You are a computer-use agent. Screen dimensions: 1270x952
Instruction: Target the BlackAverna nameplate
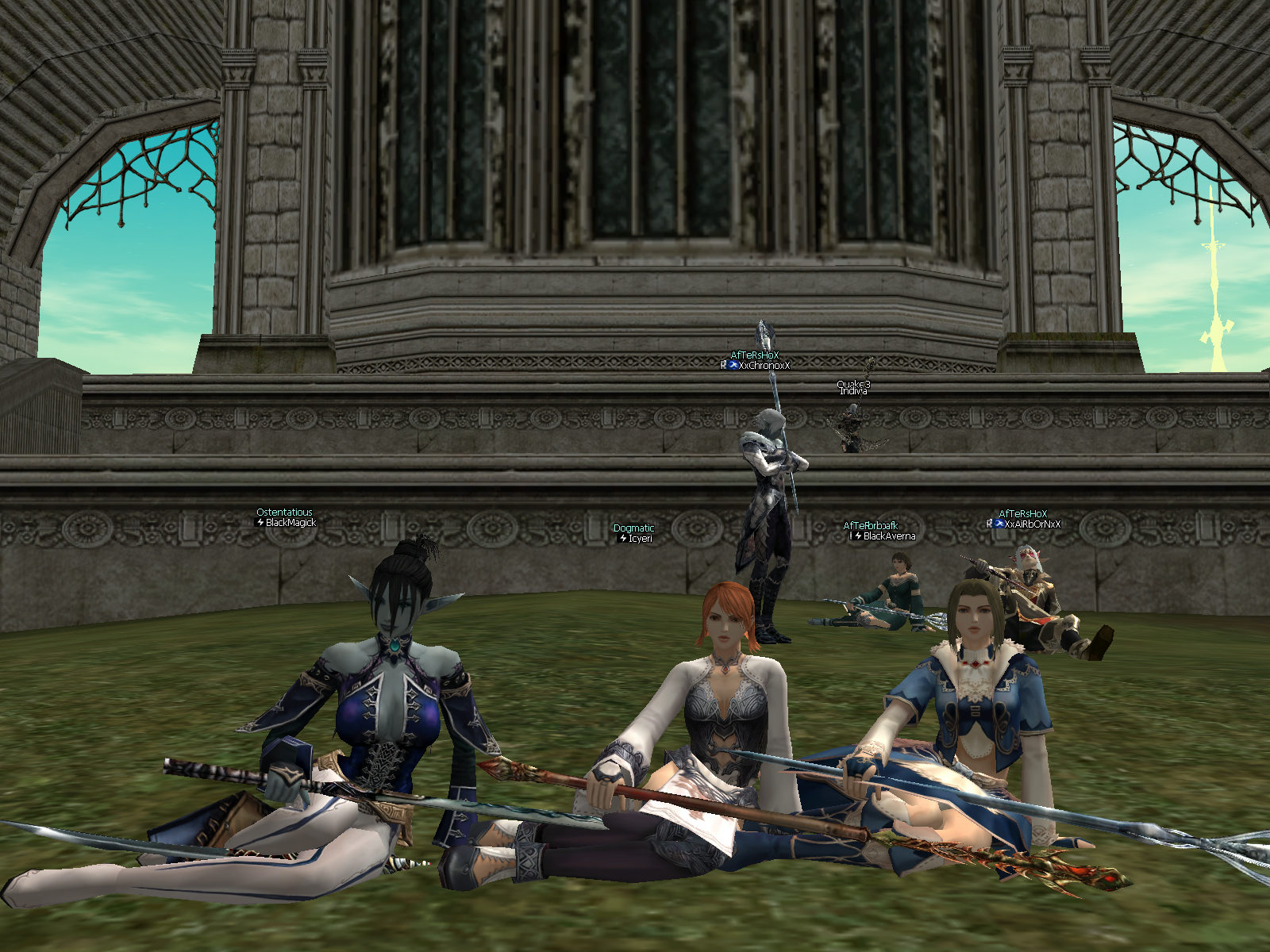click(888, 536)
